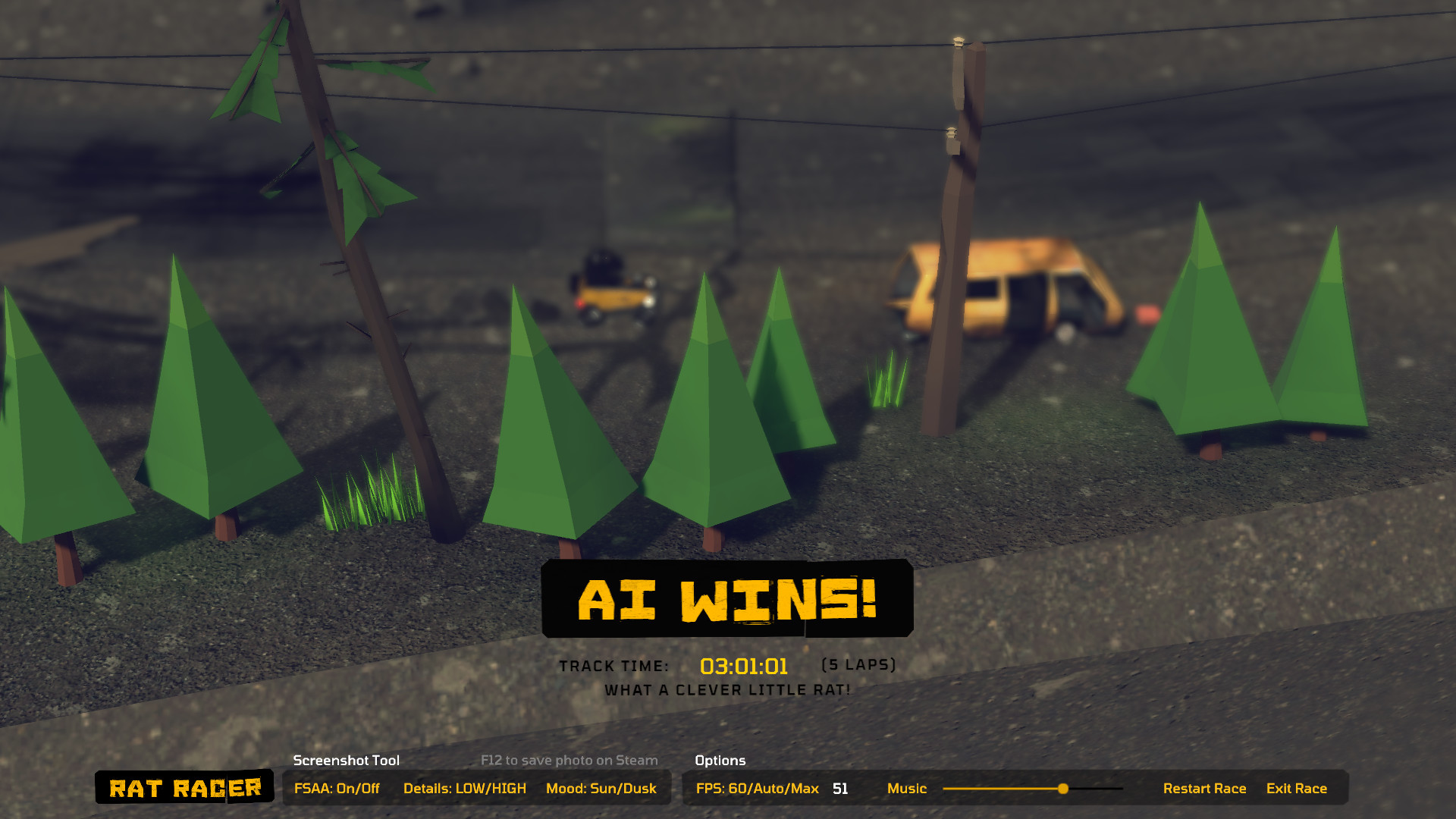The height and width of the screenshot is (819, 1456).
Task: Click the F12 save photo hint
Action: point(568,761)
